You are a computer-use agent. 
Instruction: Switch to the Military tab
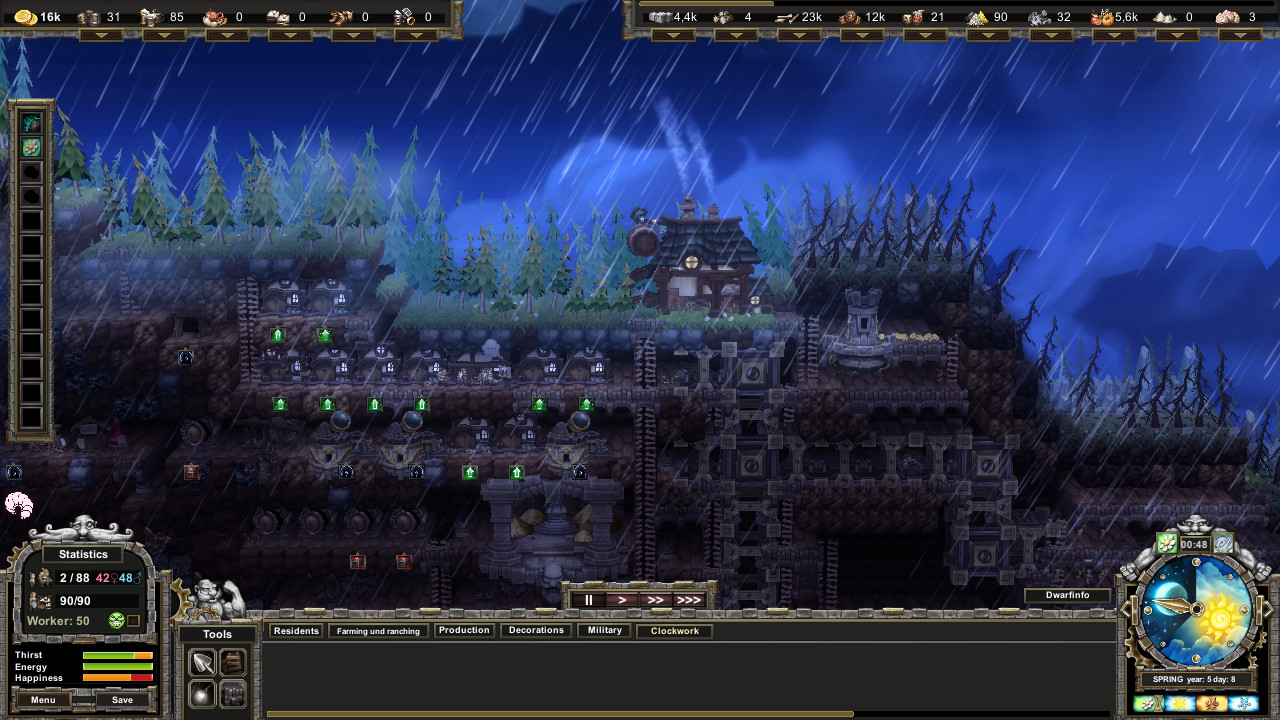pyautogui.click(x=603, y=630)
